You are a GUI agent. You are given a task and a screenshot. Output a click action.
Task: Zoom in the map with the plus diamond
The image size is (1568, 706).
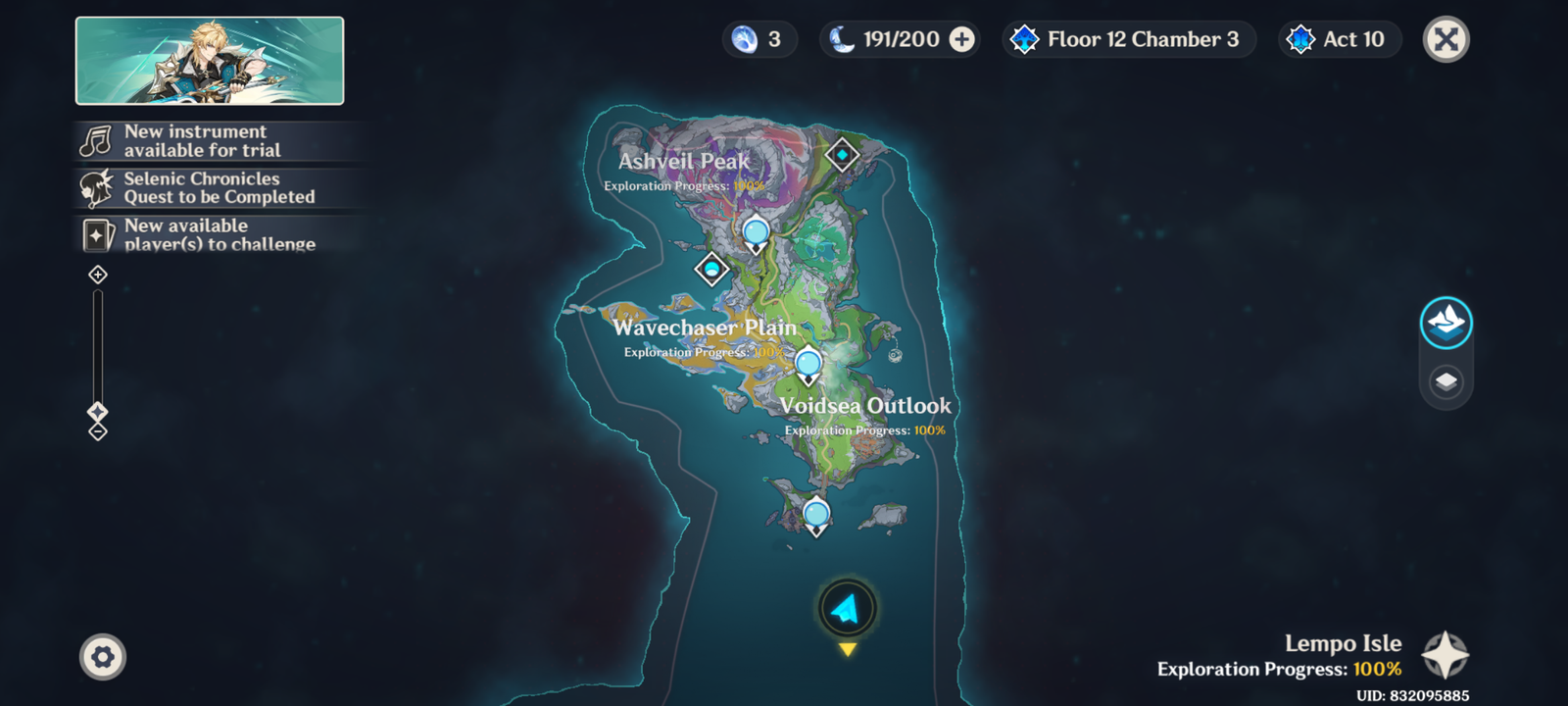click(x=98, y=275)
